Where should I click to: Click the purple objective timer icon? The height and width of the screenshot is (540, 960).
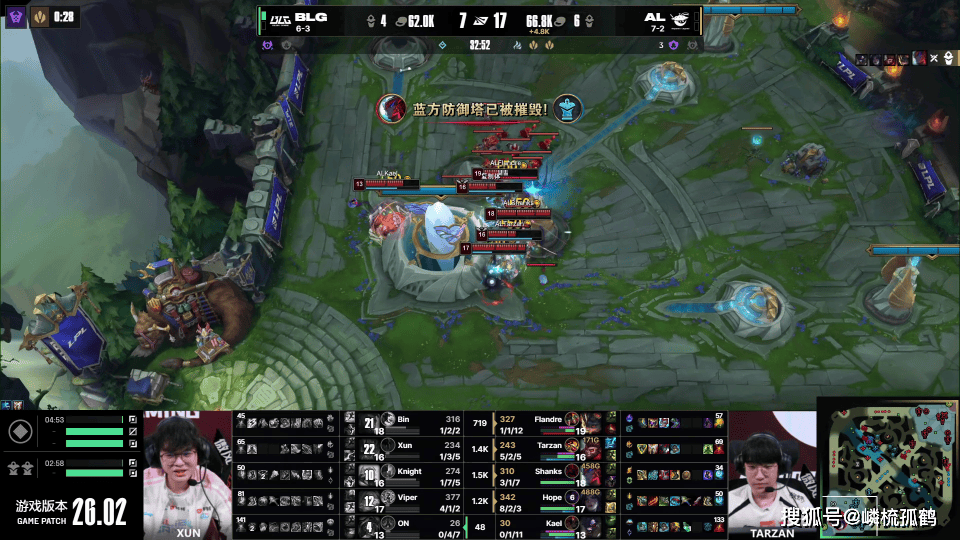[x=16, y=17]
